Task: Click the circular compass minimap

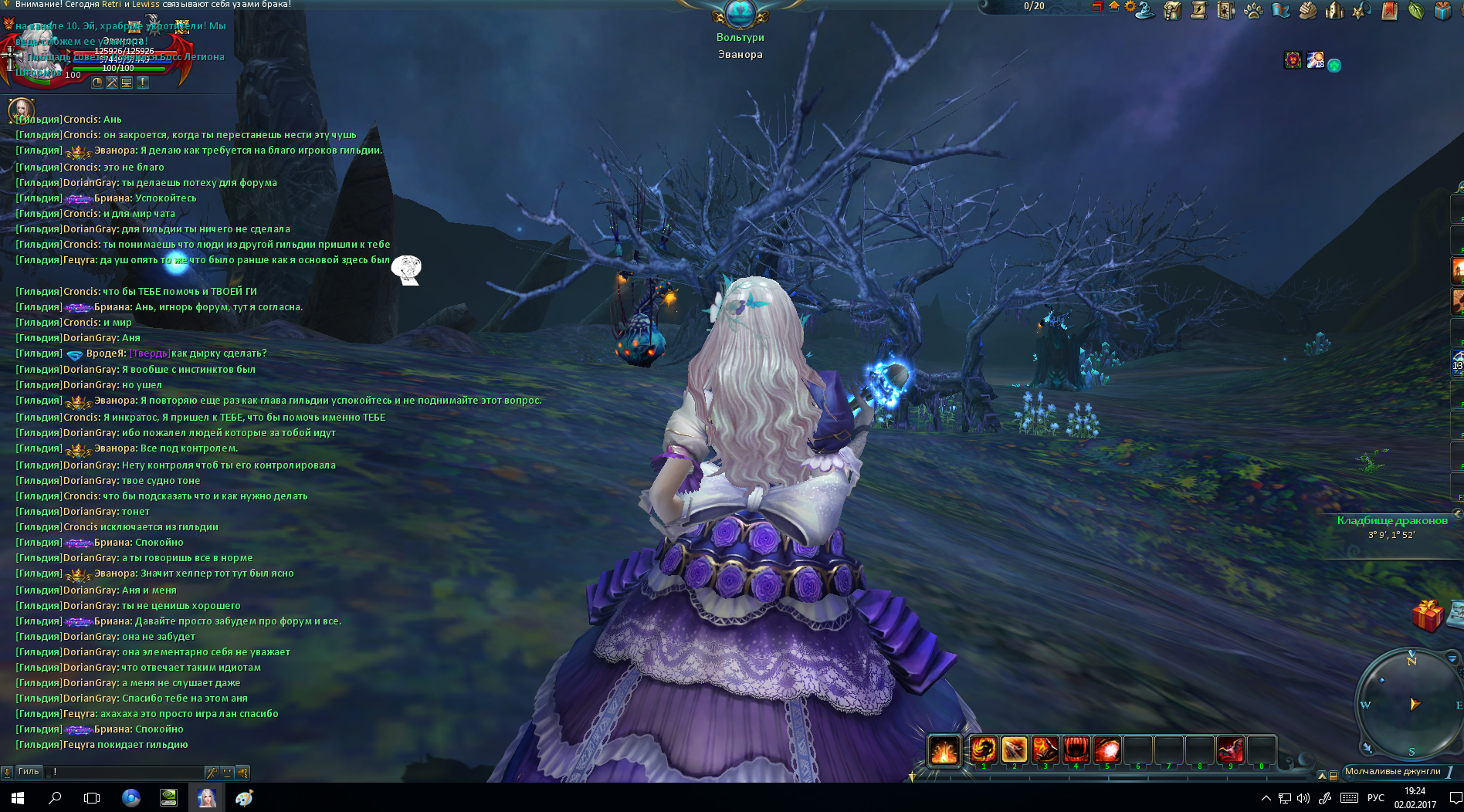Action: [x=1411, y=704]
